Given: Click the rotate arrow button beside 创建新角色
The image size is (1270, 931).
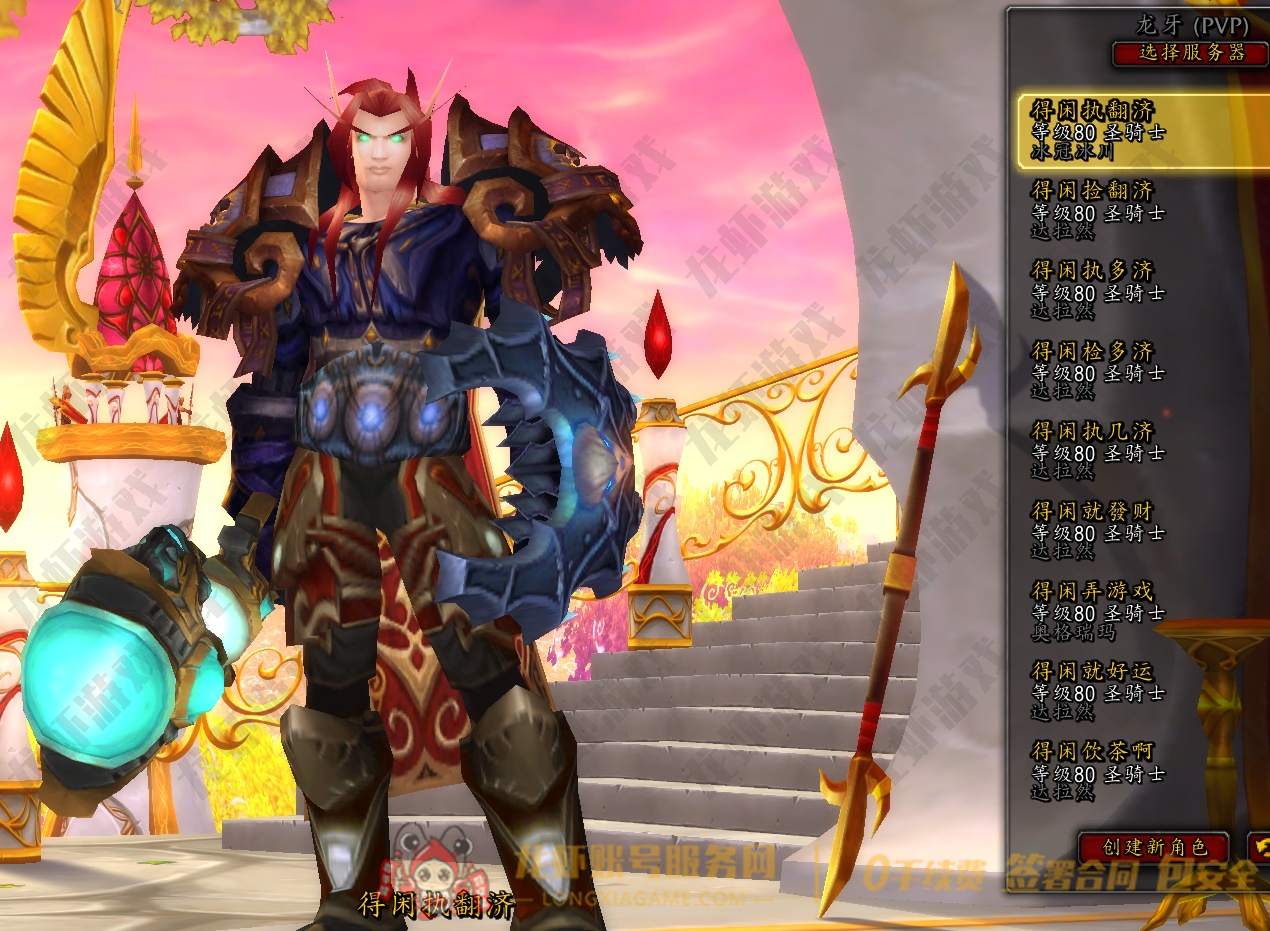Looking at the screenshot, I should click(x=1258, y=847).
